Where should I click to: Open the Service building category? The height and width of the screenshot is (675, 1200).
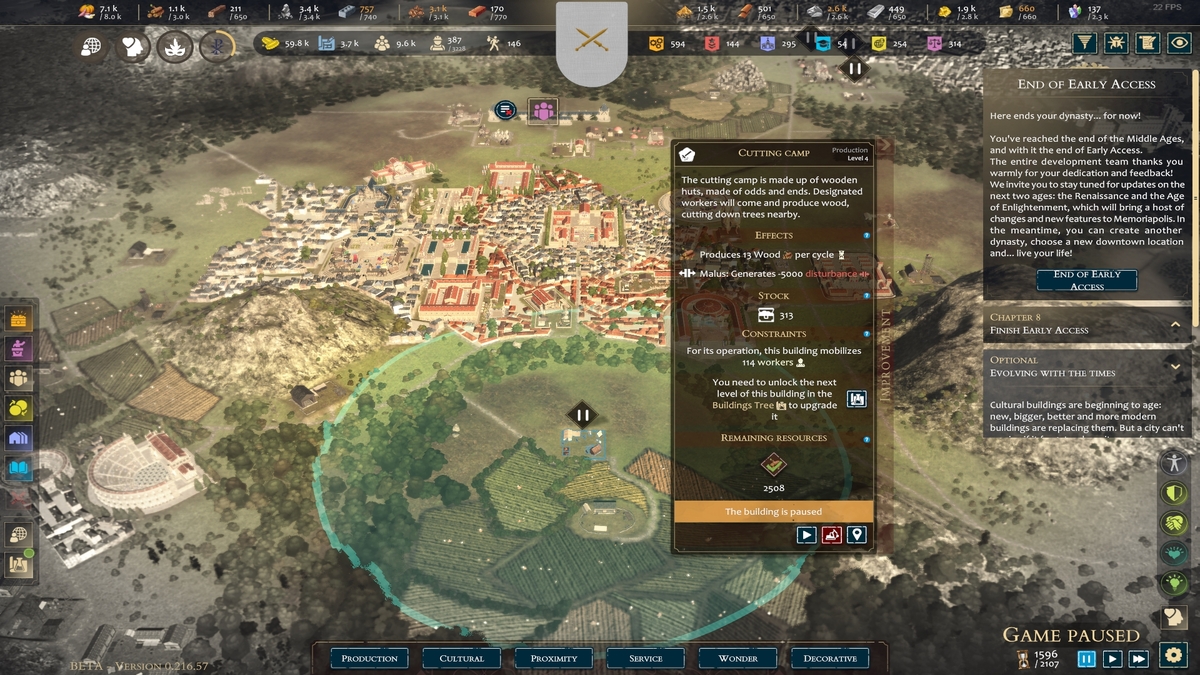pos(646,658)
